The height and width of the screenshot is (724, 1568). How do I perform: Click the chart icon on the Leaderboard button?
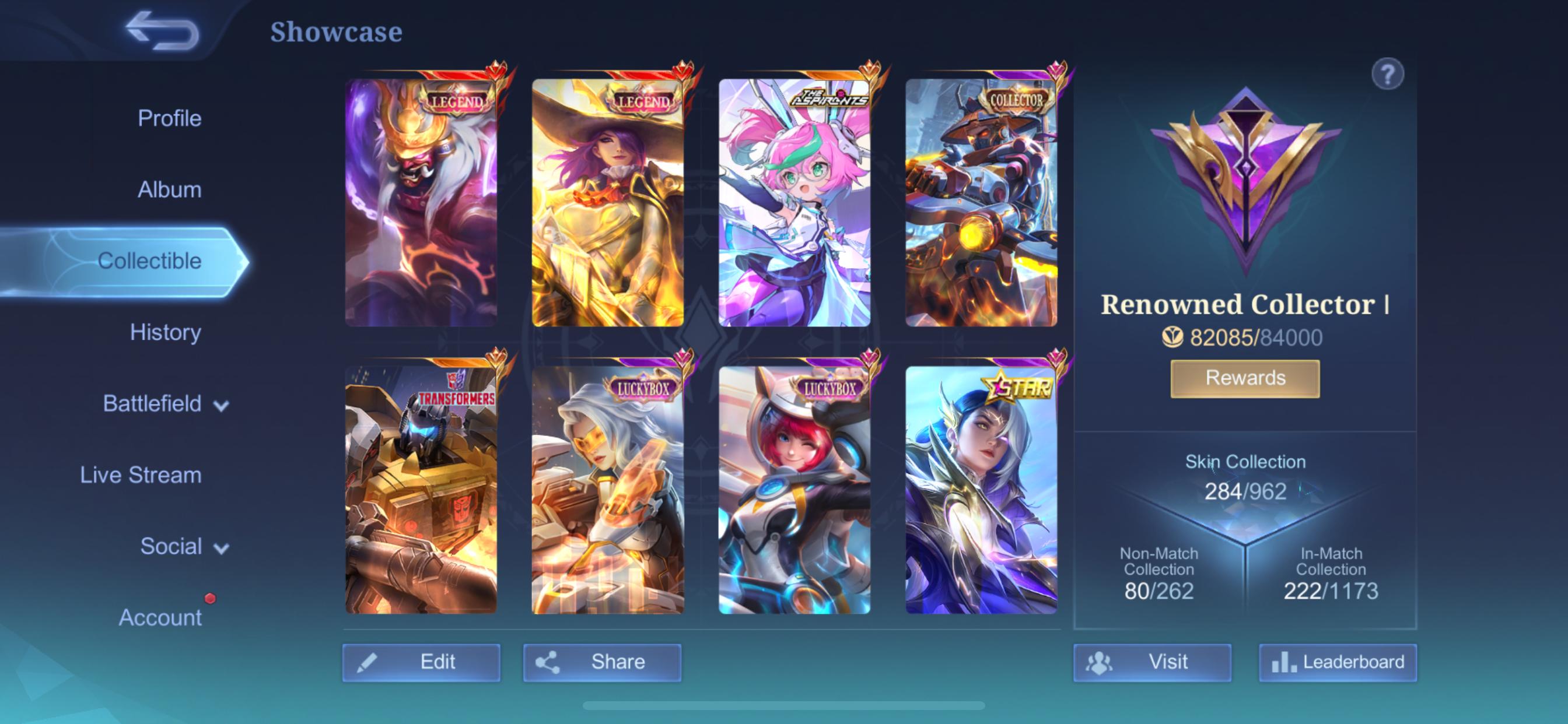point(1285,662)
